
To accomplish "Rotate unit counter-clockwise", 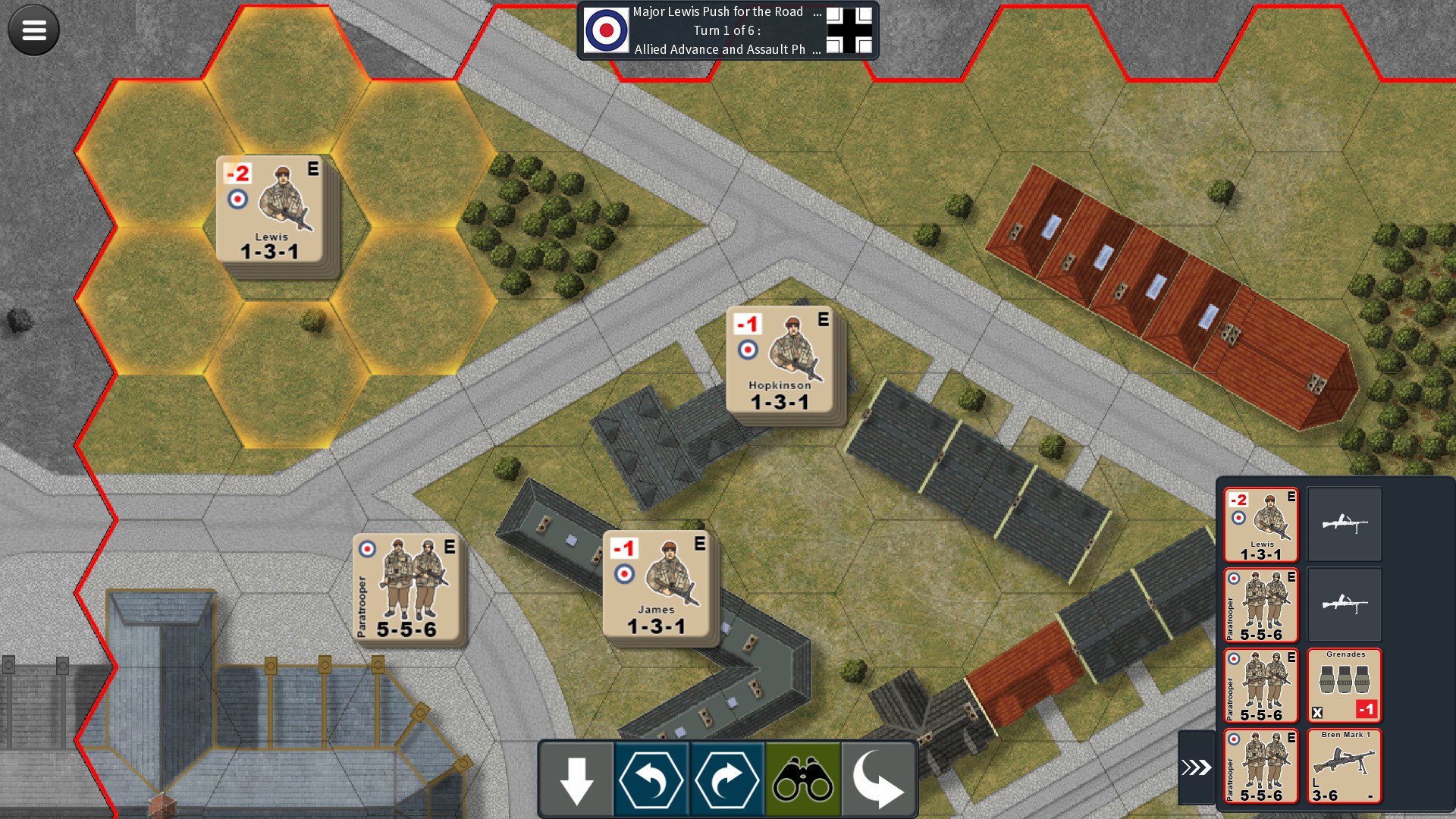I will (651, 780).
